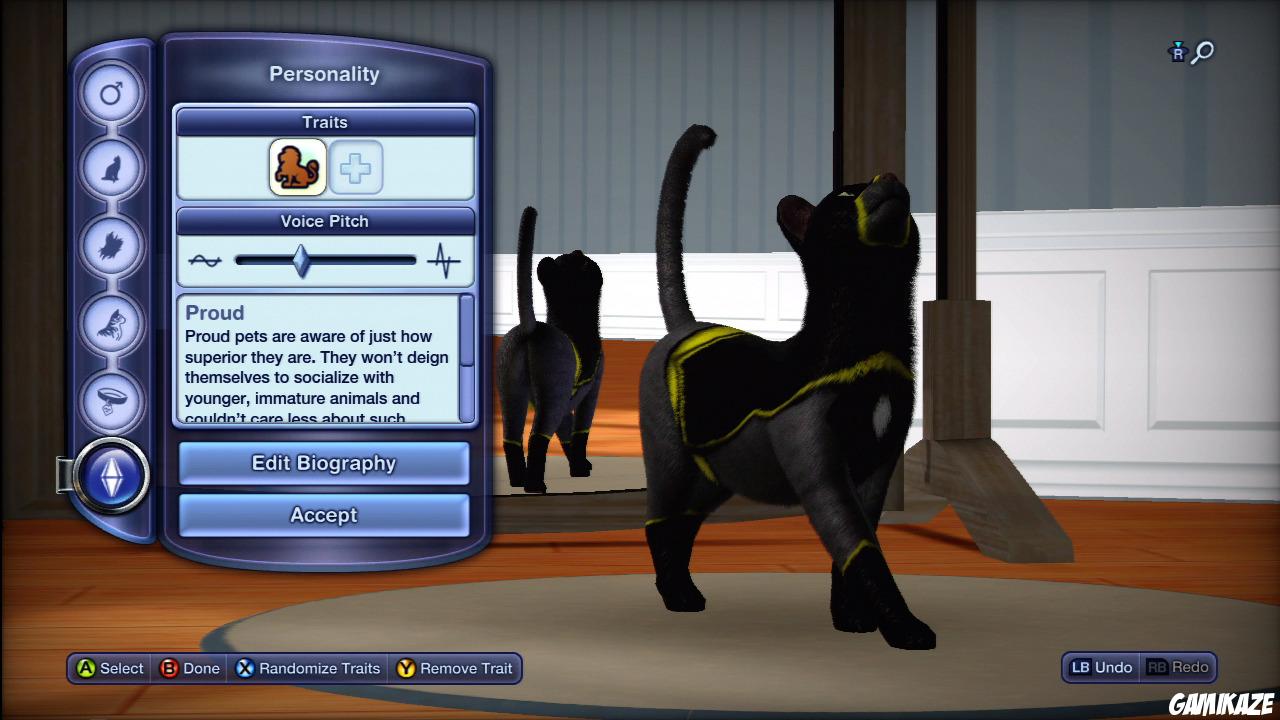This screenshot has width=1280, height=720.
Task: Click the Edit Biography button
Action: [x=323, y=462]
